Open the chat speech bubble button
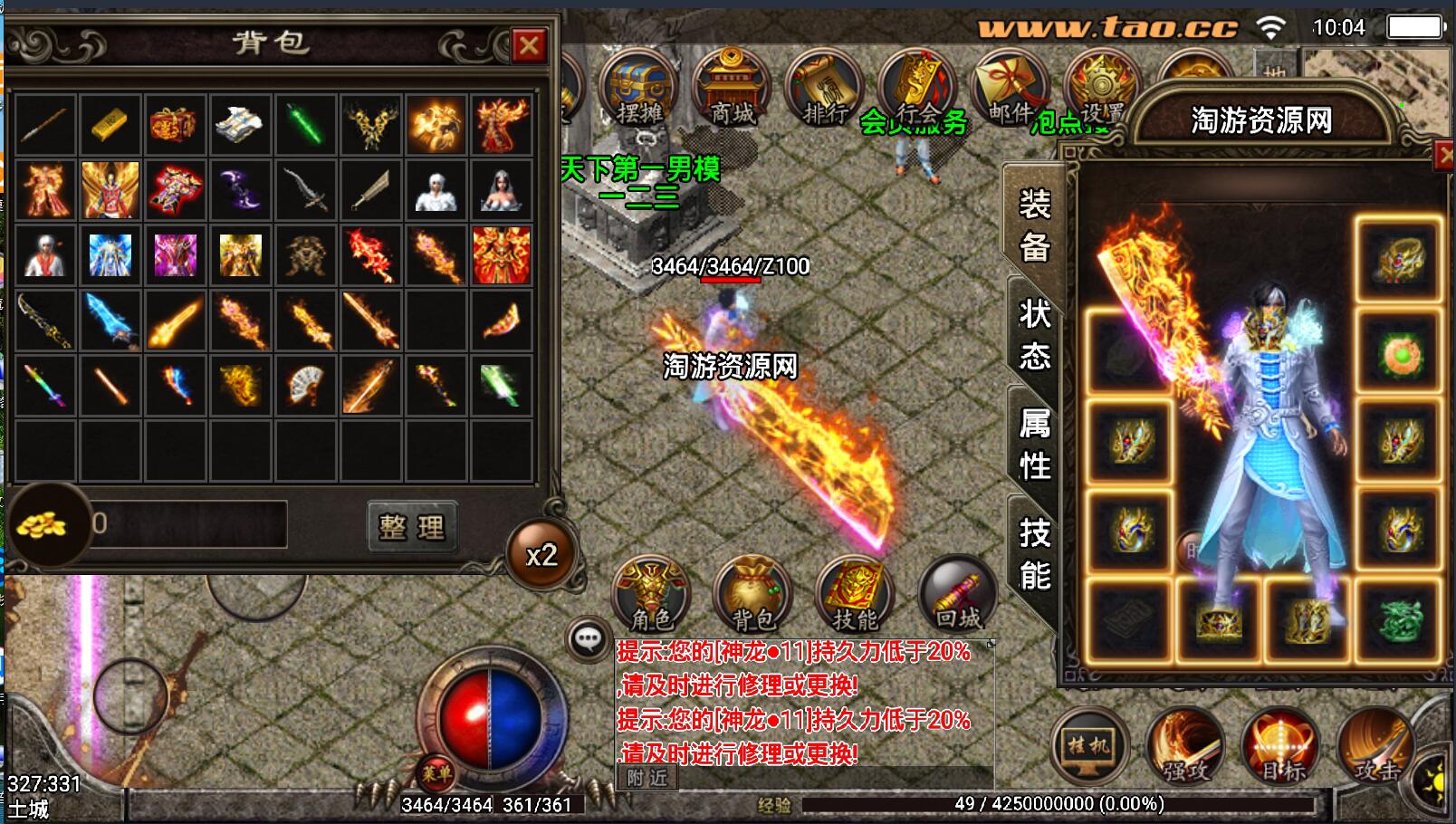The image size is (1456, 824). point(588,639)
